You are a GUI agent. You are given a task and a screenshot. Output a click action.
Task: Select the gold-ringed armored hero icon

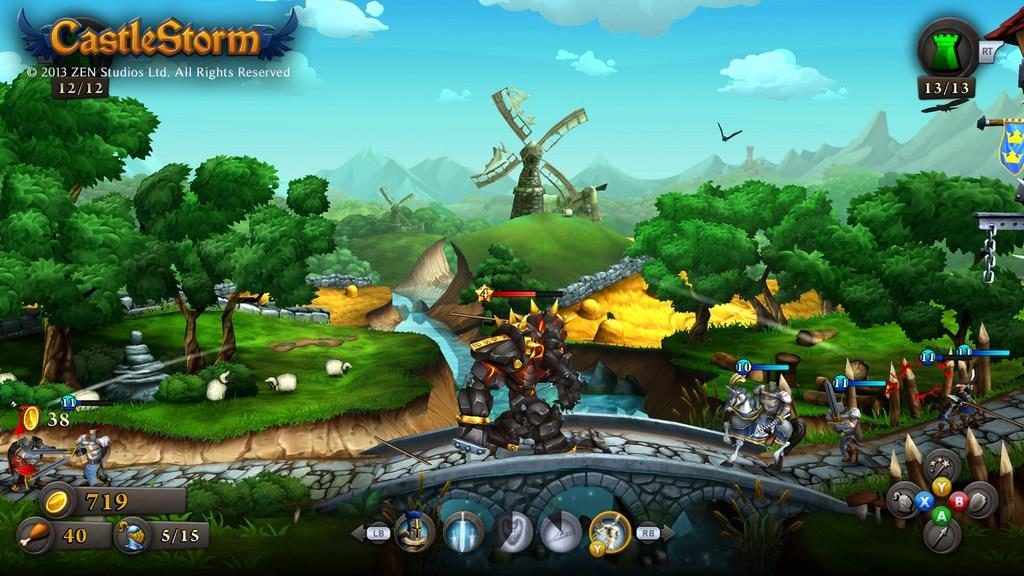coord(609,531)
